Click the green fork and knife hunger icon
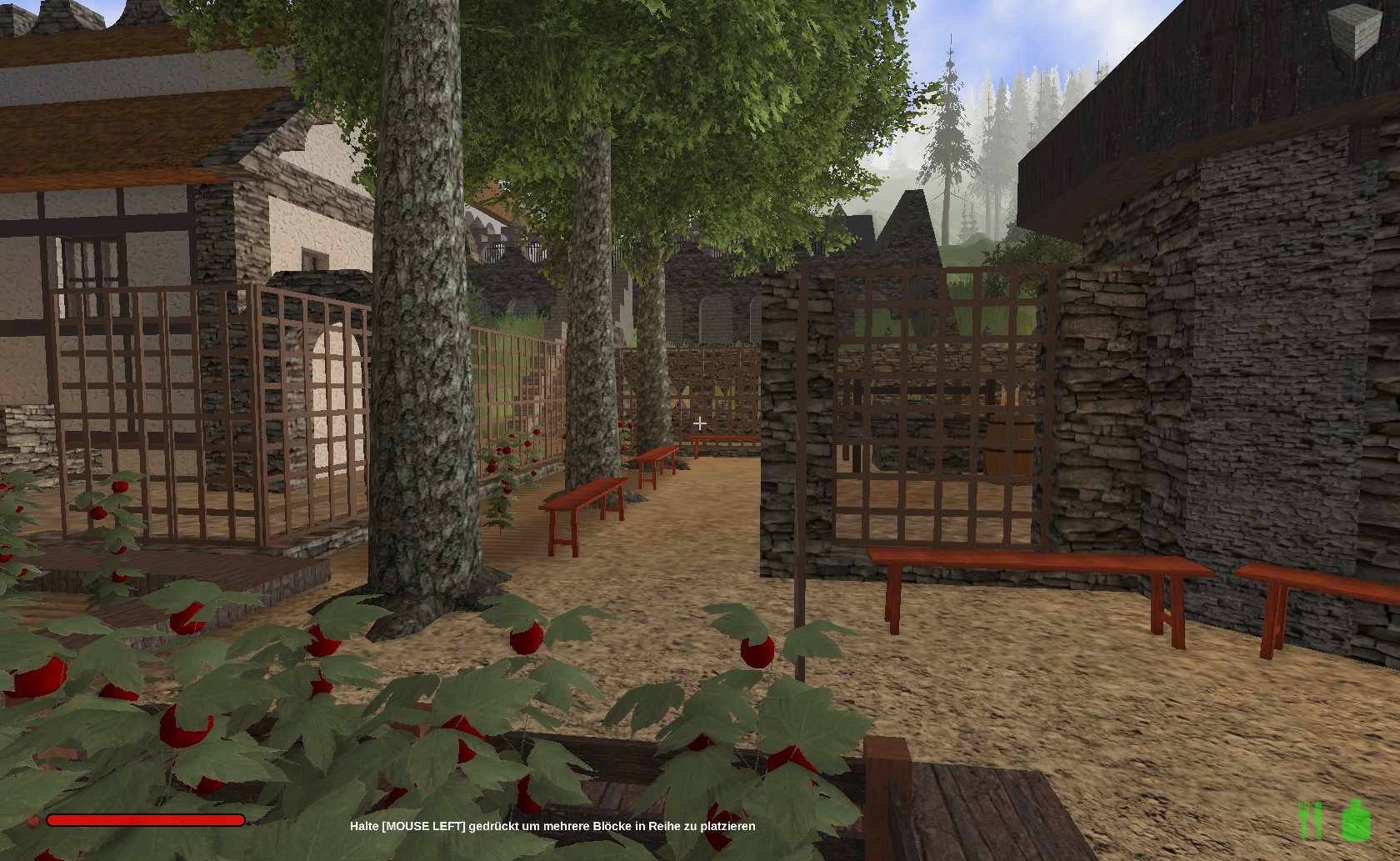This screenshot has height=861, width=1400. pyautogui.click(x=1311, y=820)
